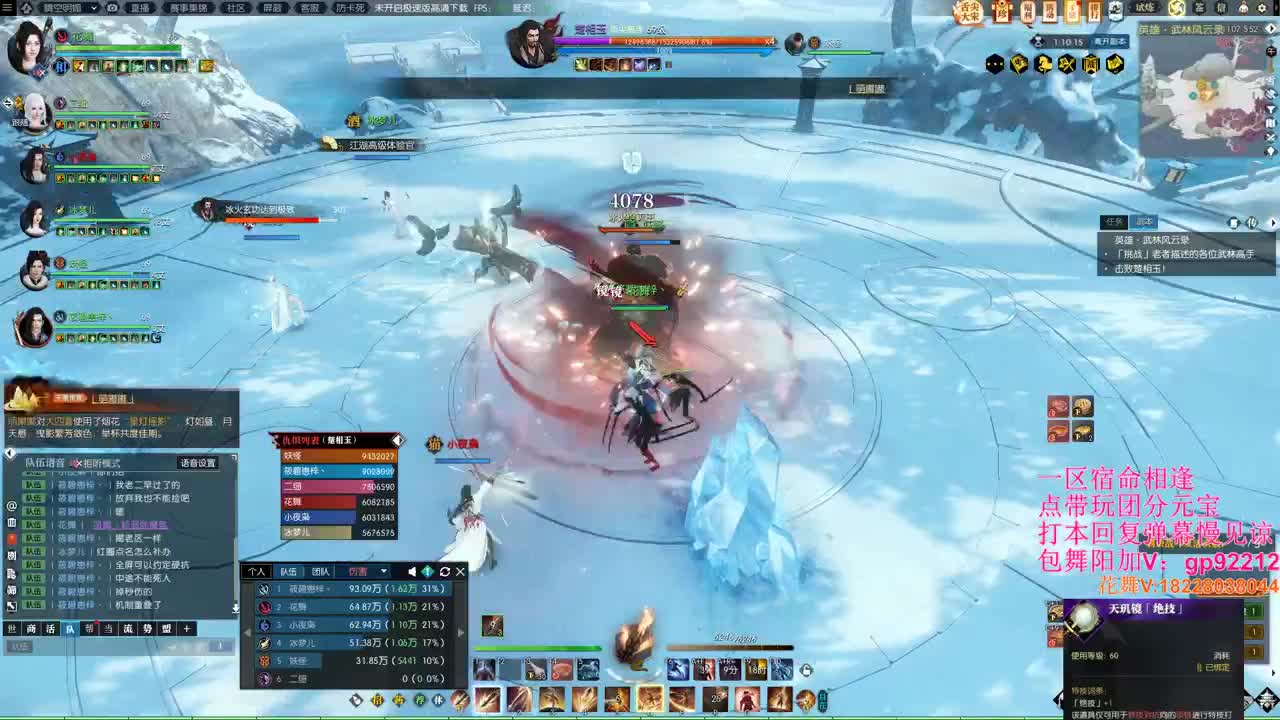This screenshot has height=720, width=1280.
Task: Switch to the 团队 tab on the damage meter
Action: tap(320, 569)
